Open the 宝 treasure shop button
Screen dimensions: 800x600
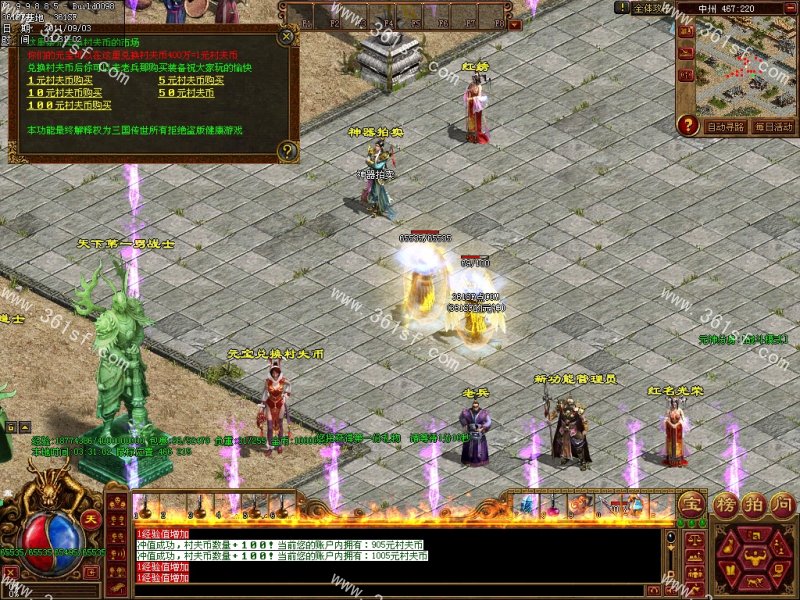(691, 504)
